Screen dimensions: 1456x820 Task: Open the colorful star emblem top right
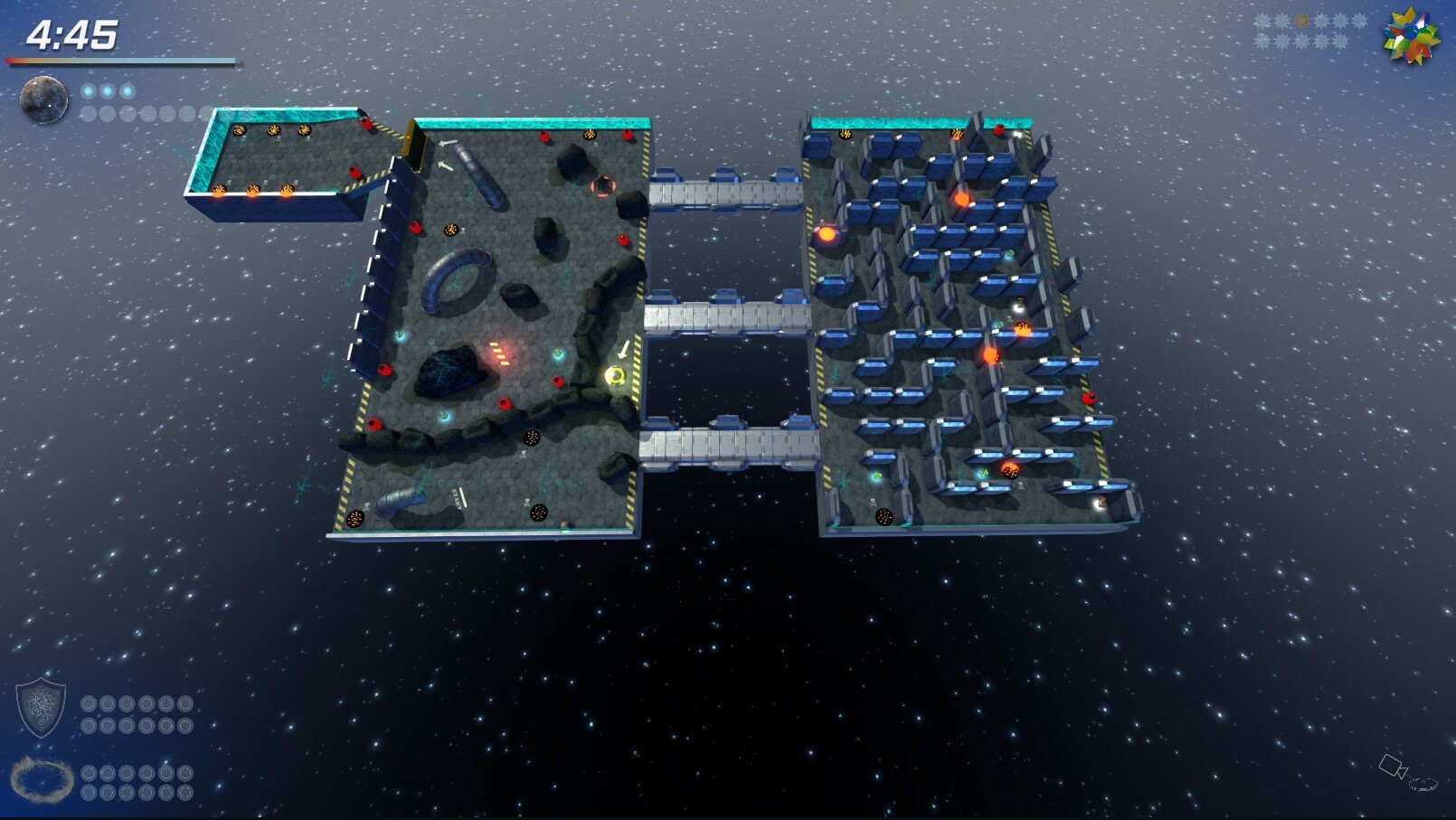1411,38
